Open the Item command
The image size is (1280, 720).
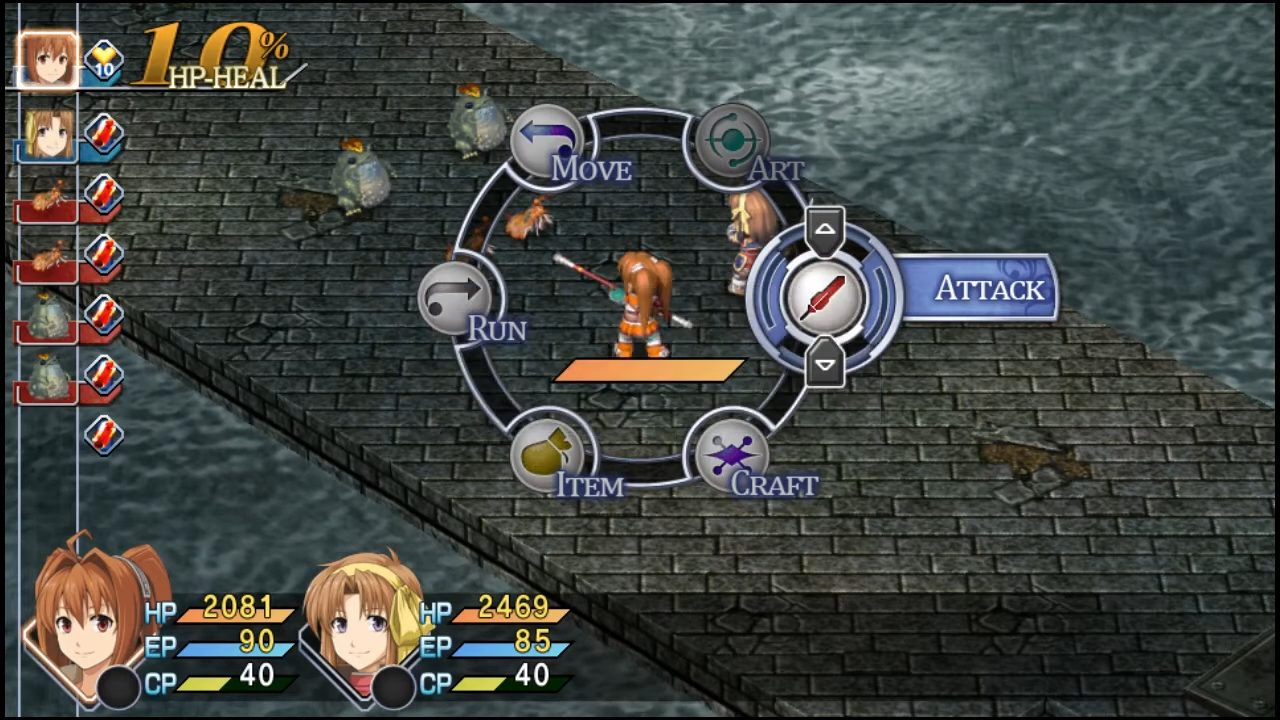click(547, 456)
